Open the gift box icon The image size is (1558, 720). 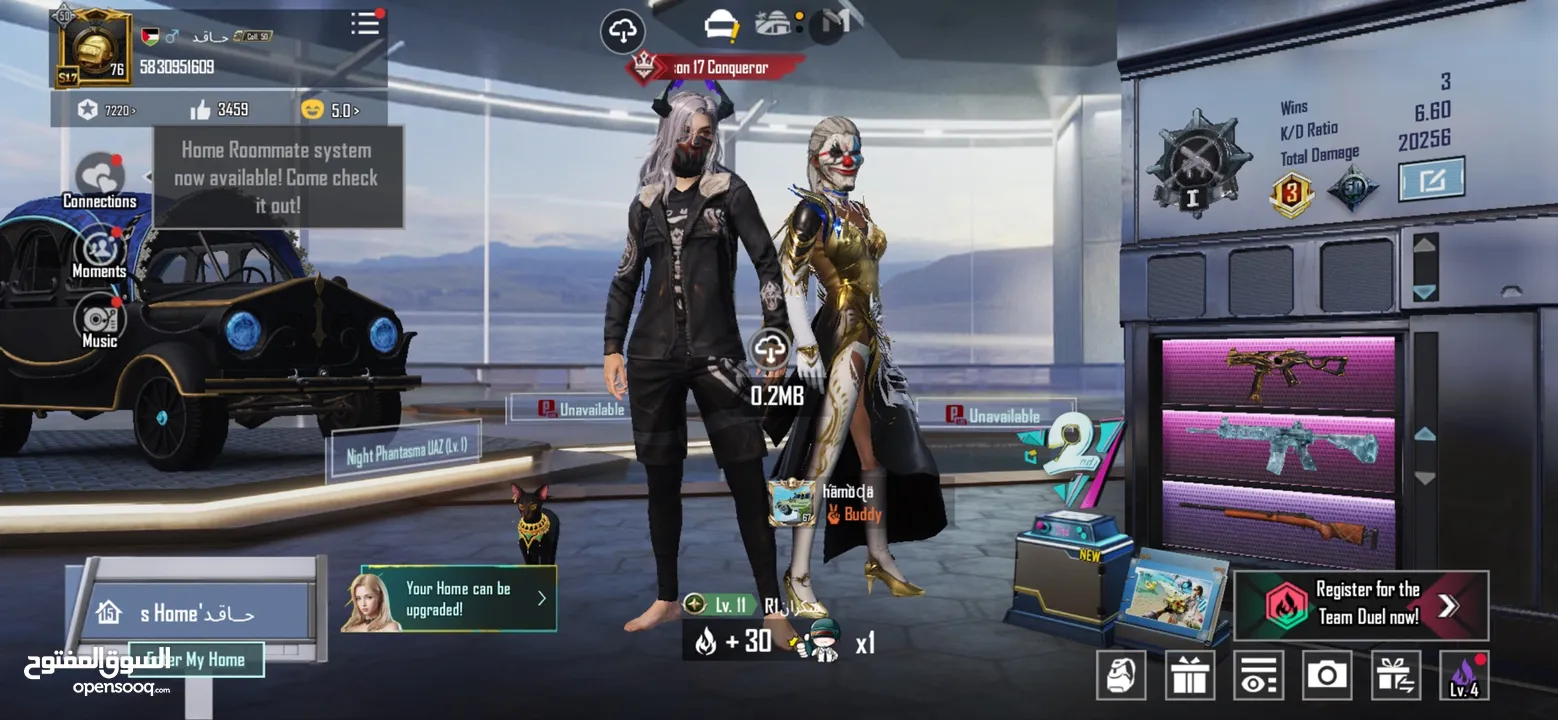[x=1190, y=675]
